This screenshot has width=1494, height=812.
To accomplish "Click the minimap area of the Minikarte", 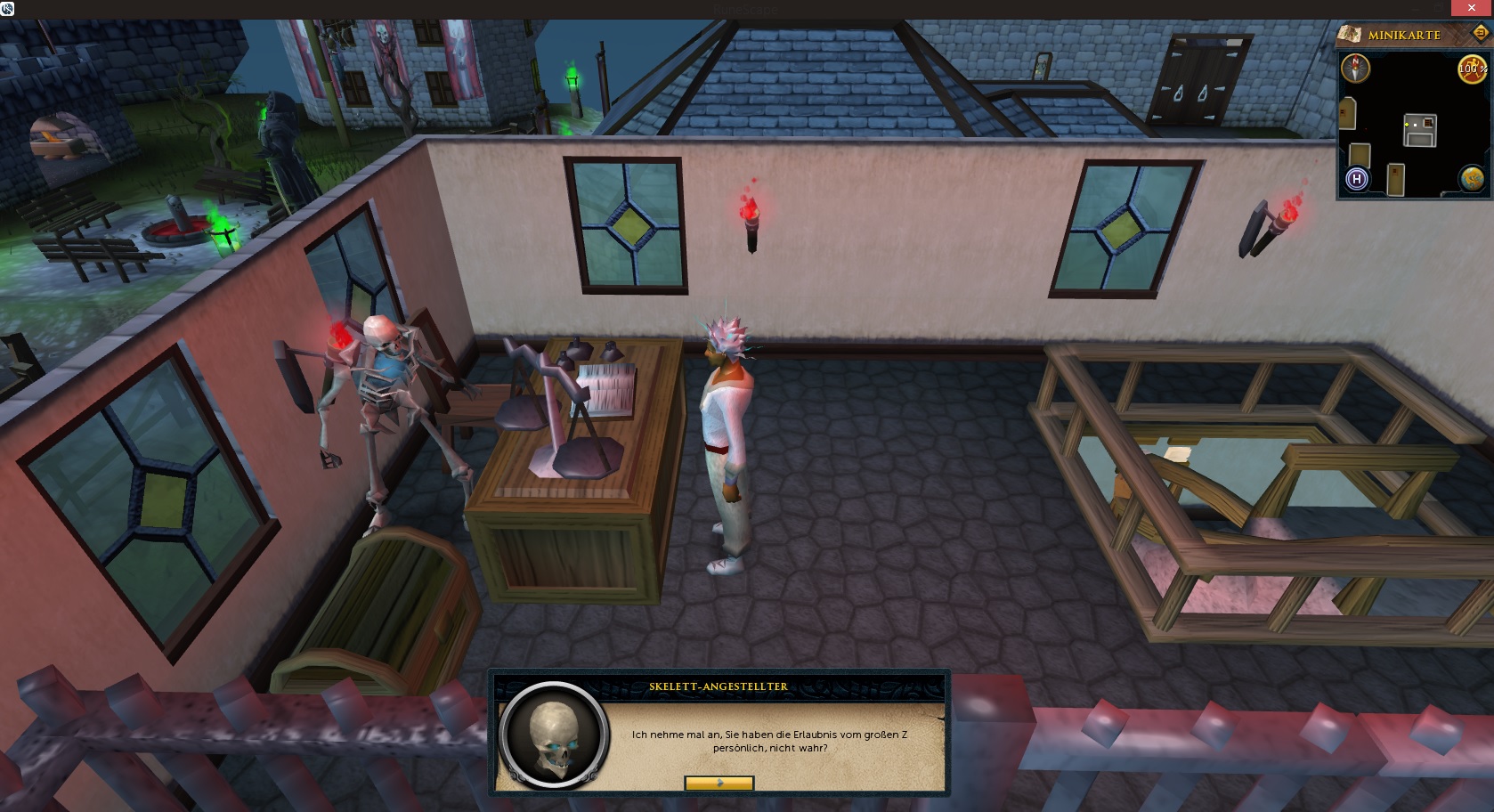I will point(1416,125).
